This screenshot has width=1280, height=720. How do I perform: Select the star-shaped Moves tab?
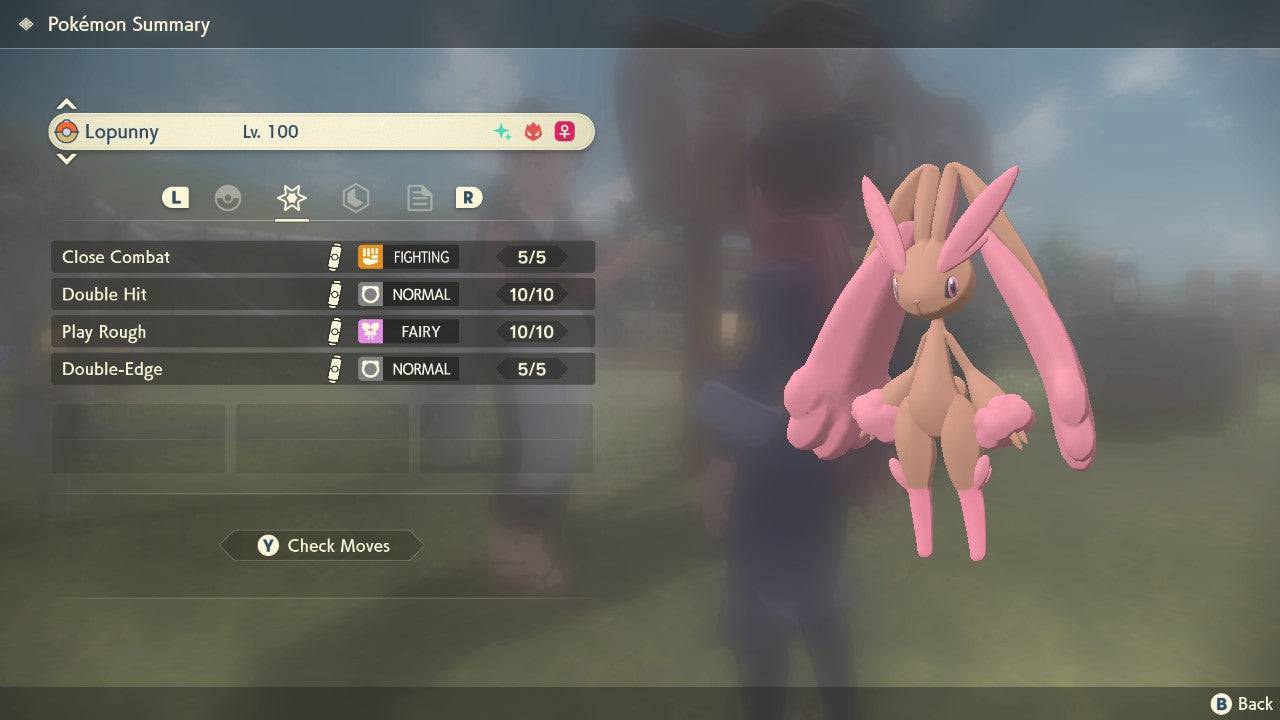tap(291, 198)
